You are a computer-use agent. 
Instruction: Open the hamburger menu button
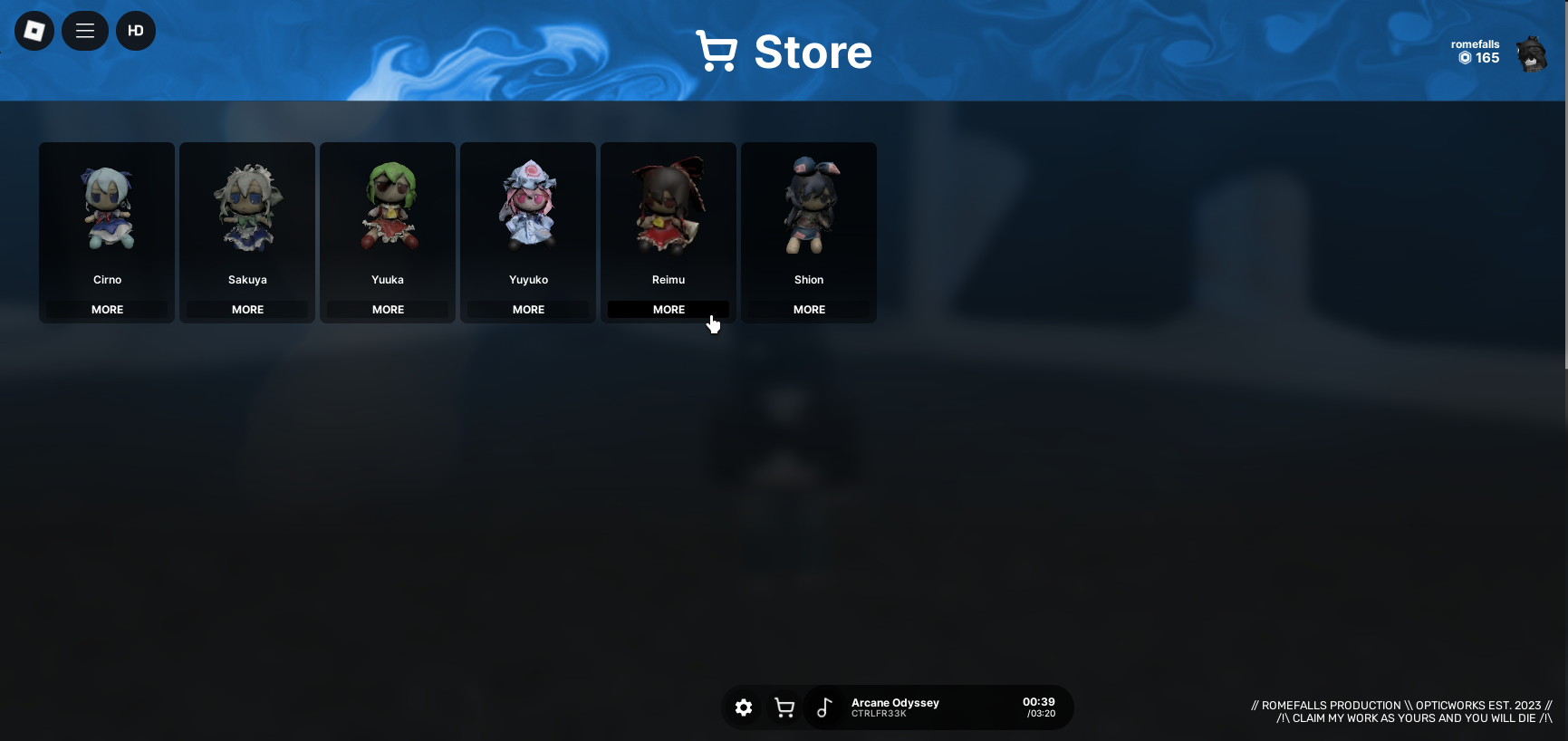[x=84, y=30]
